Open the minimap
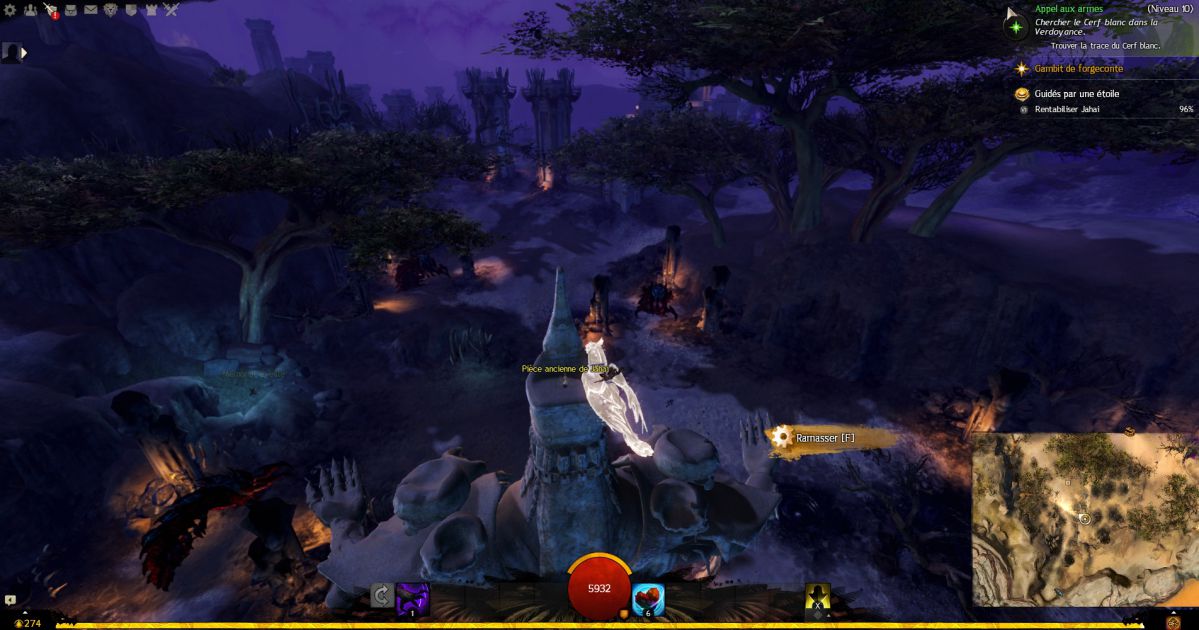The image size is (1199, 630). pyautogui.click(x=1084, y=519)
